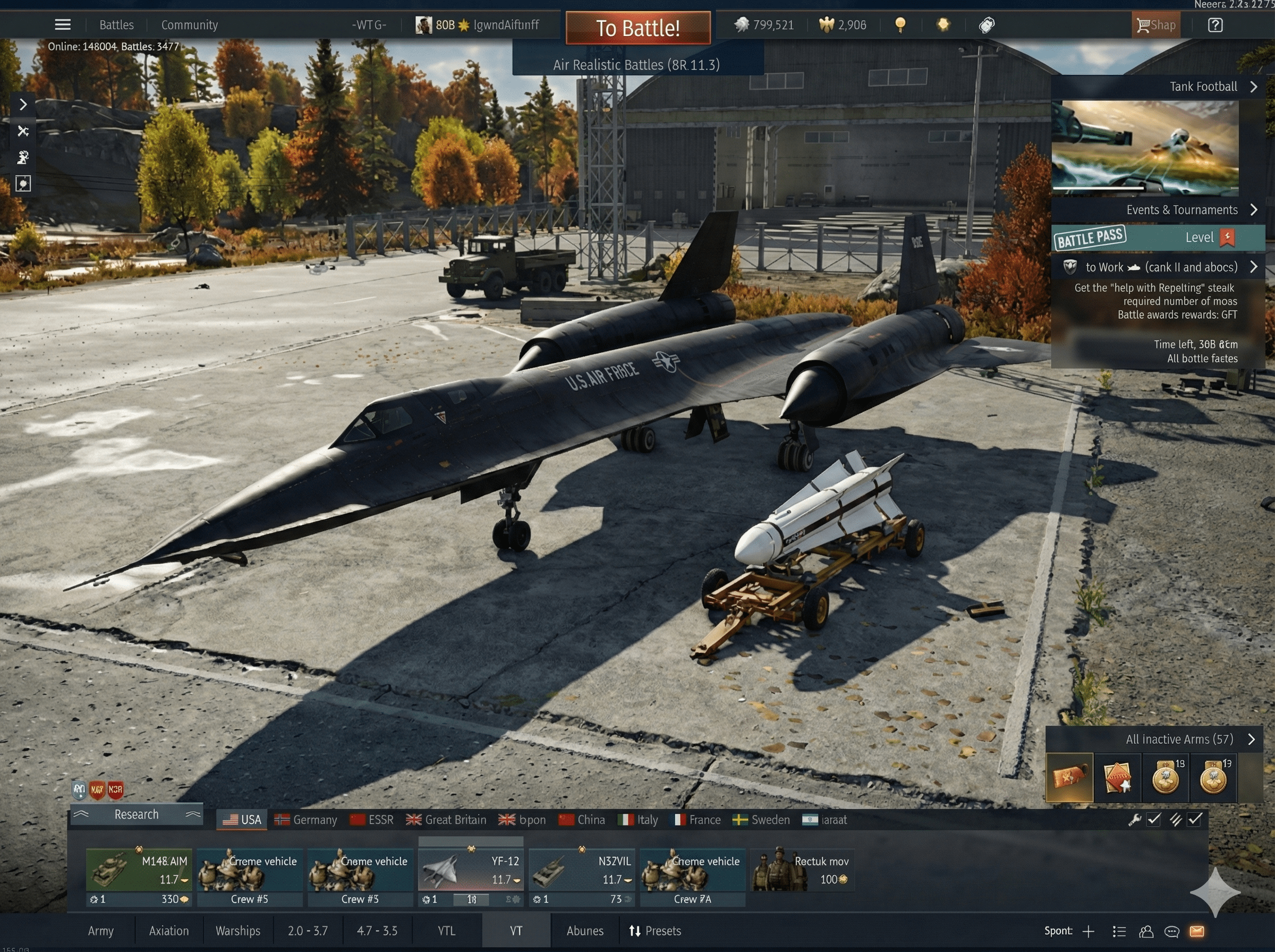Switch to the Warships tab
1275x952 pixels.
click(x=238, y=931)
